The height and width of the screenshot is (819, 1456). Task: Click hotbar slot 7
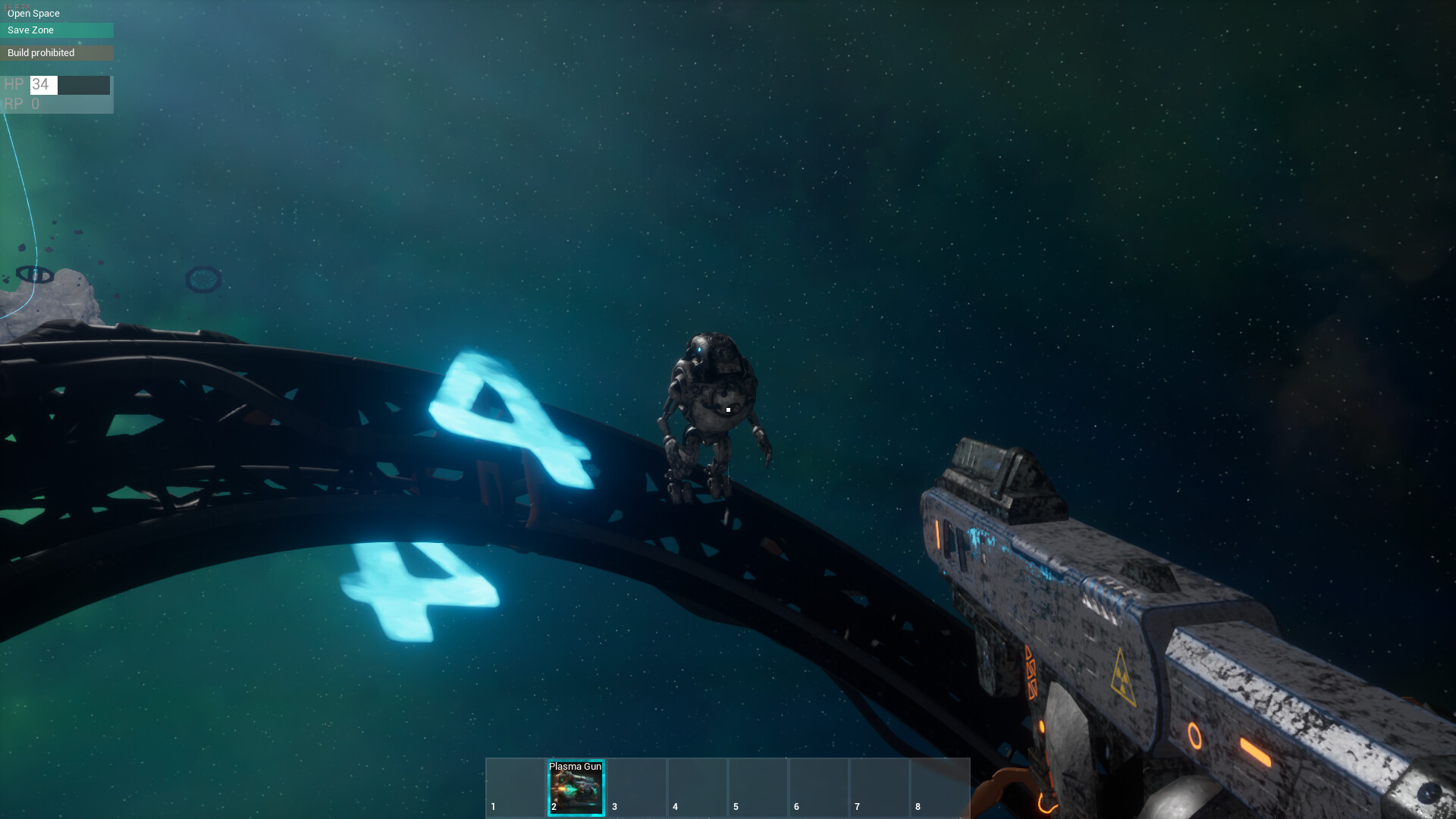click(880, 789)
